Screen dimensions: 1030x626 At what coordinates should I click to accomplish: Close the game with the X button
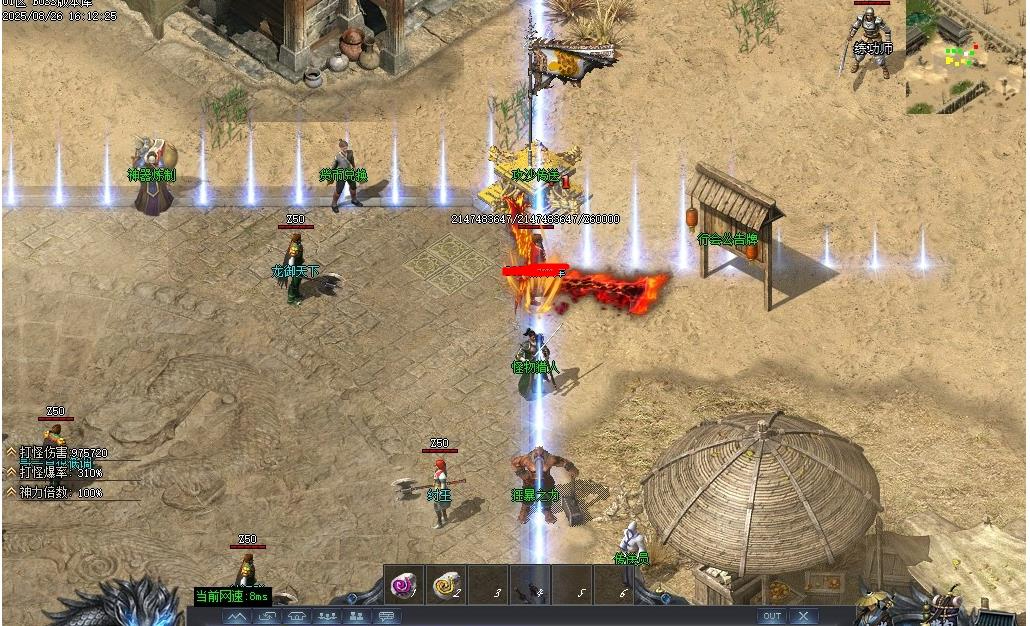803,616
